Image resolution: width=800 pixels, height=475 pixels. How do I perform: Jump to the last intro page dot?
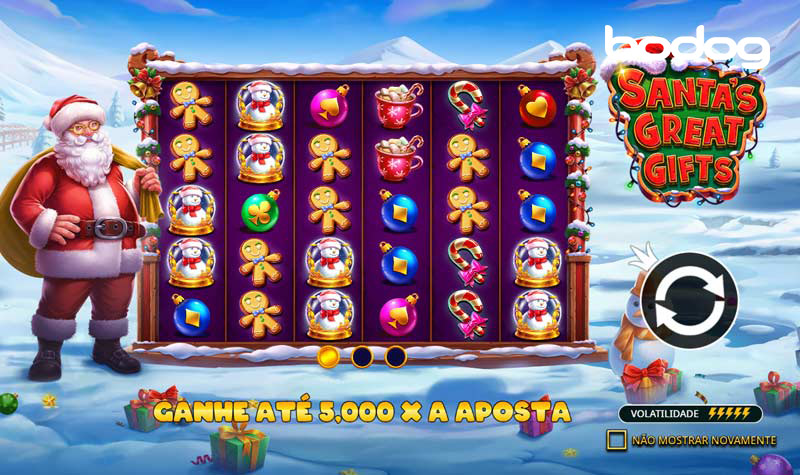396,356
